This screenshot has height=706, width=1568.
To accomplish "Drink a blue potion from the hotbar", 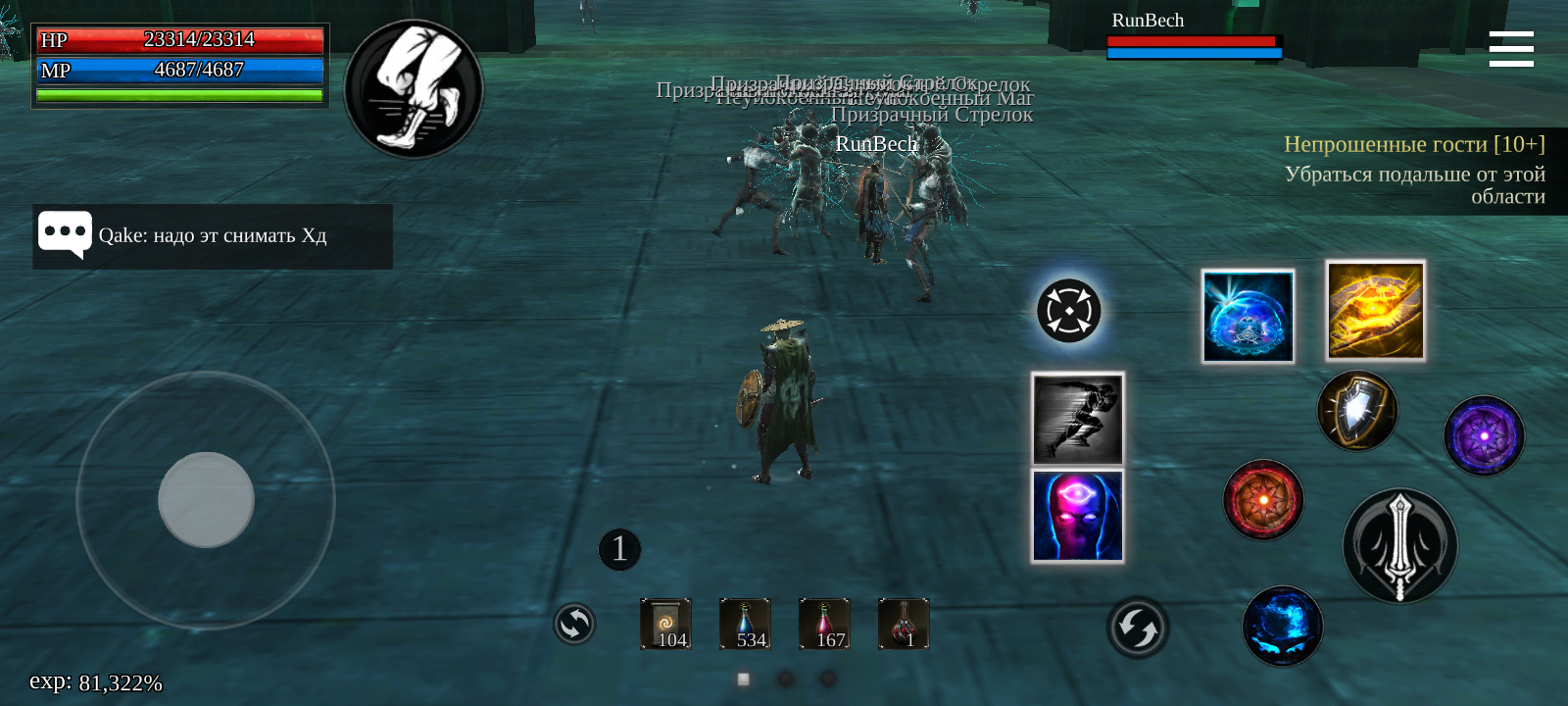I will click(x=744, y=623).
